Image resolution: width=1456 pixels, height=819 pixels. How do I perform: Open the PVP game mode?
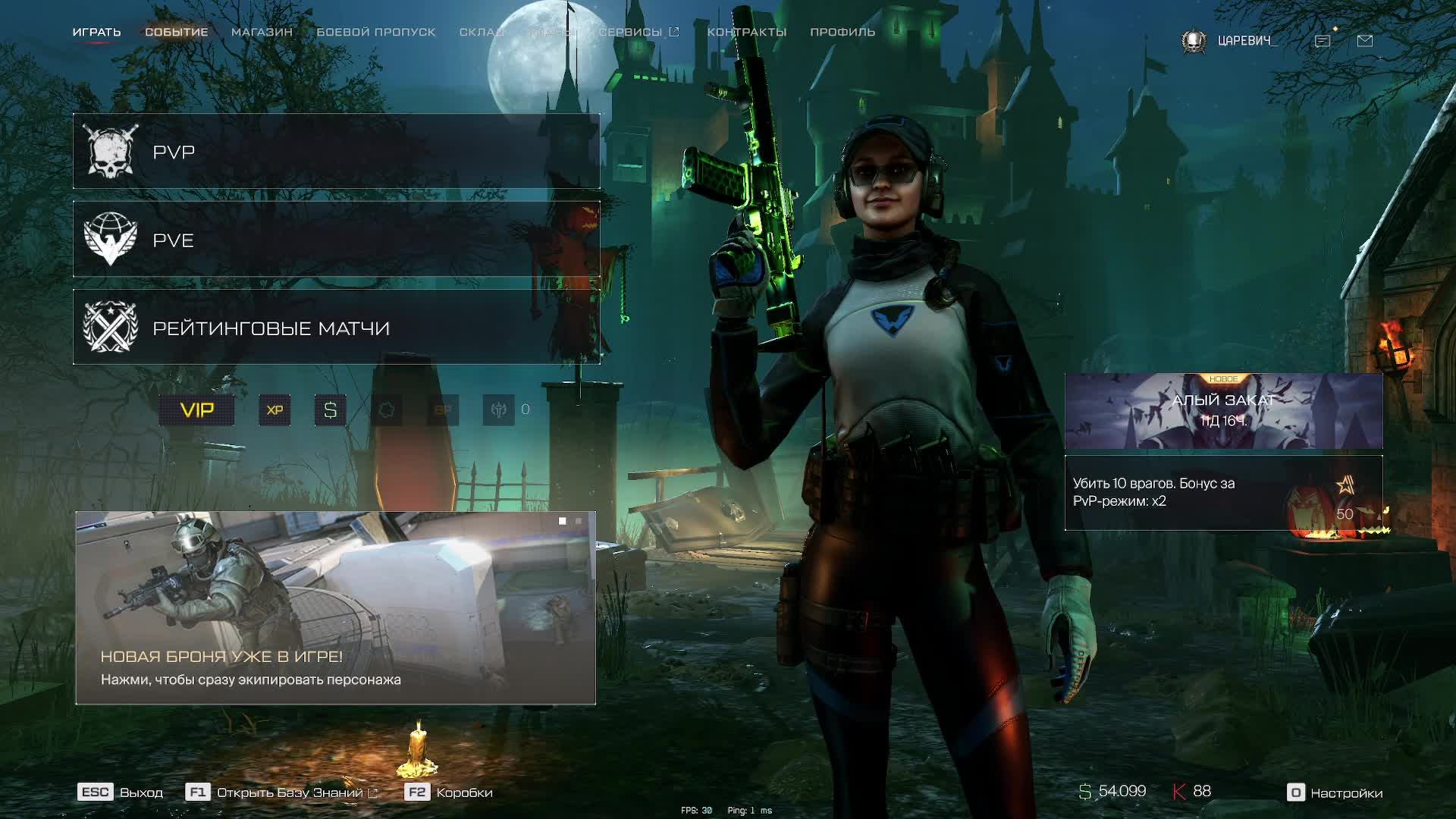pos(336,152)
